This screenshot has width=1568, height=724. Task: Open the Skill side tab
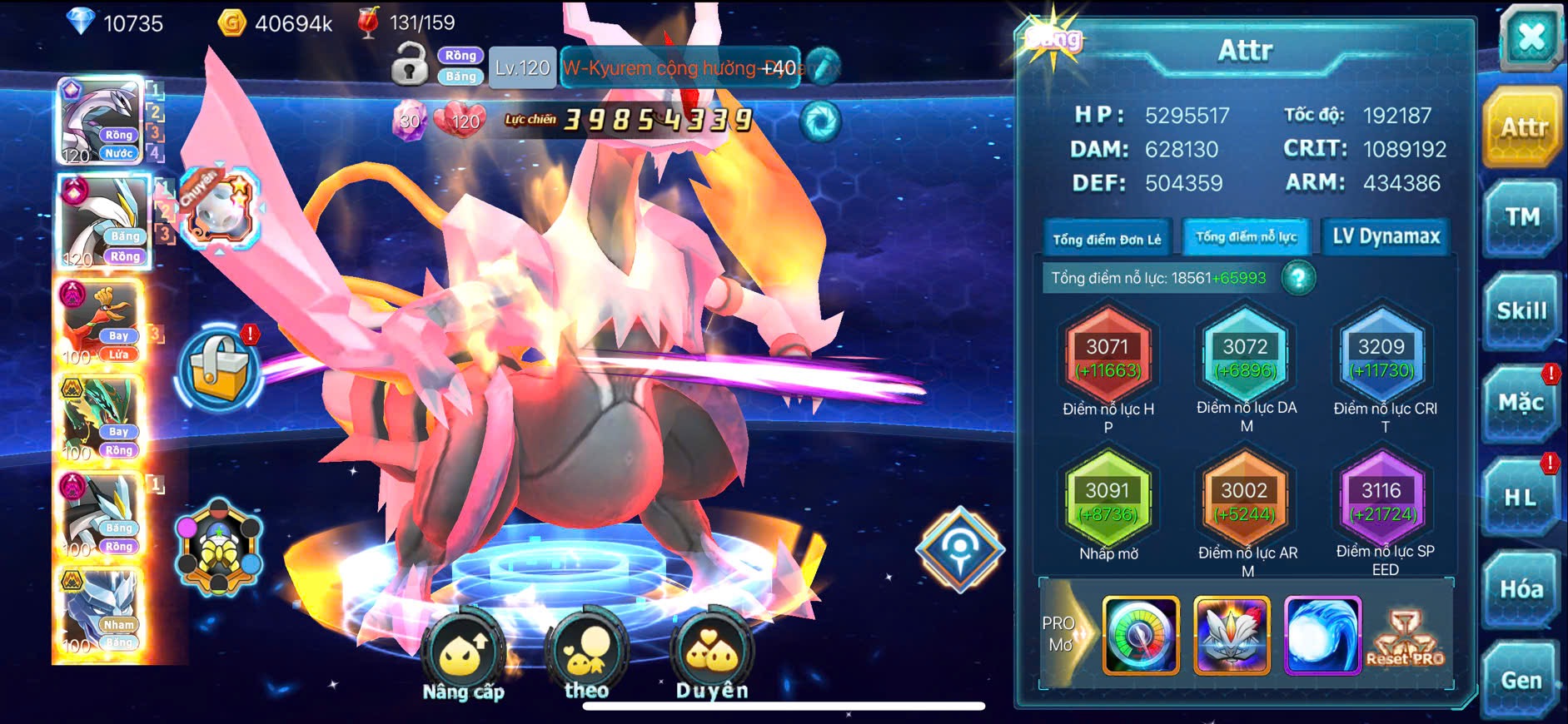pos(1521,311)
